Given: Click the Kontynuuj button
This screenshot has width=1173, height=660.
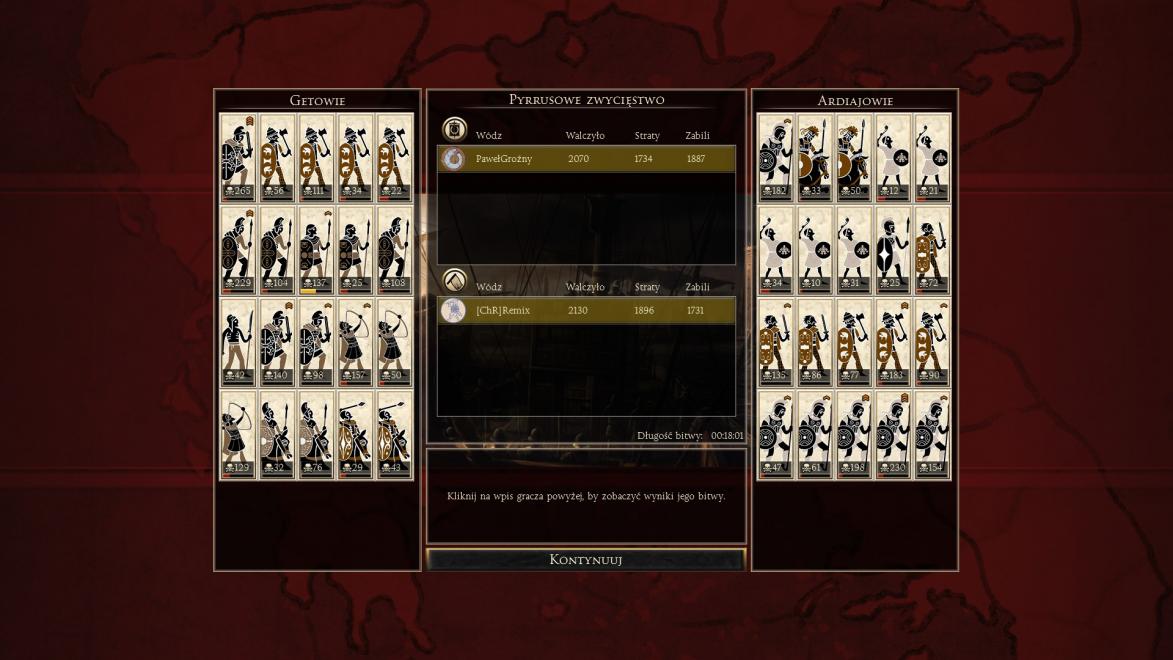Looking at the screenshot, I should pyautogui.click(x=586, y=560).
